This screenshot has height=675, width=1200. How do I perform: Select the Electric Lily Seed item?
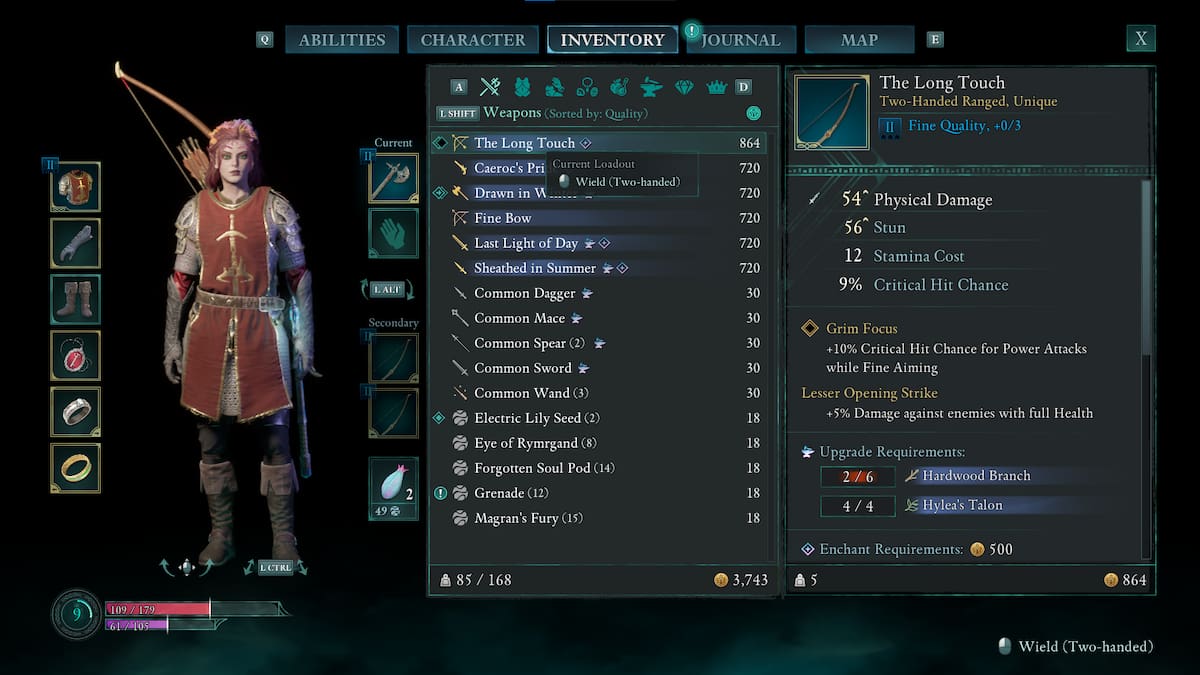click(527, 418)
